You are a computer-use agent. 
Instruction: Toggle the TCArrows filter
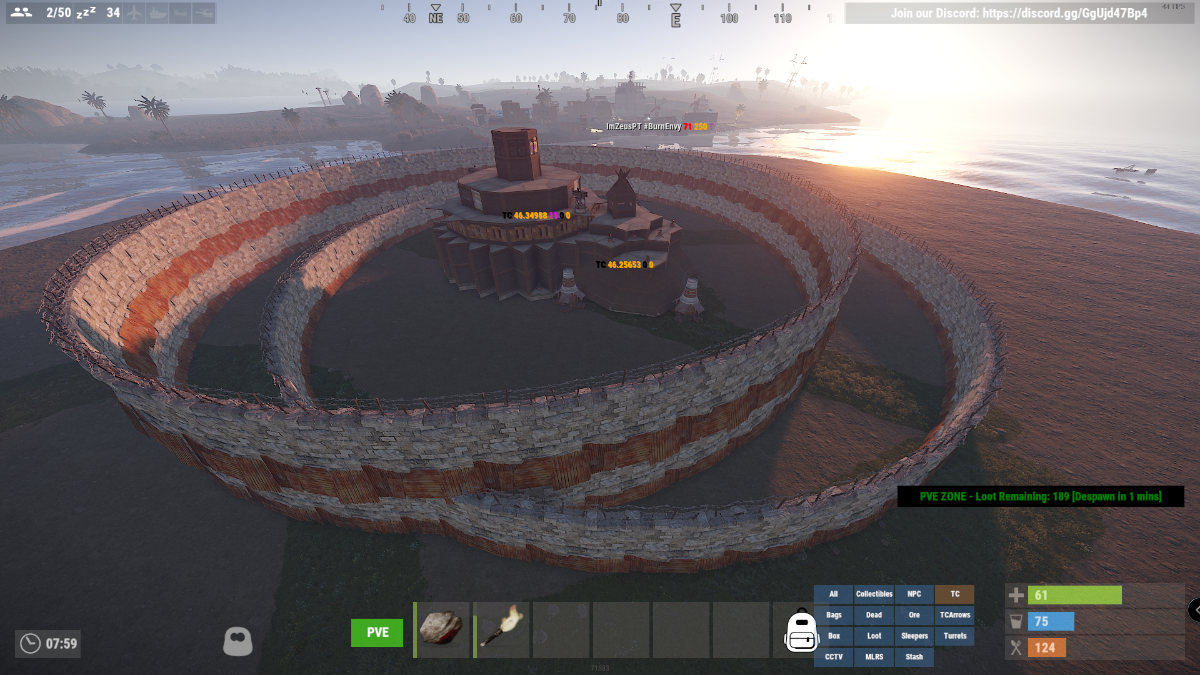tap(954, 615)
